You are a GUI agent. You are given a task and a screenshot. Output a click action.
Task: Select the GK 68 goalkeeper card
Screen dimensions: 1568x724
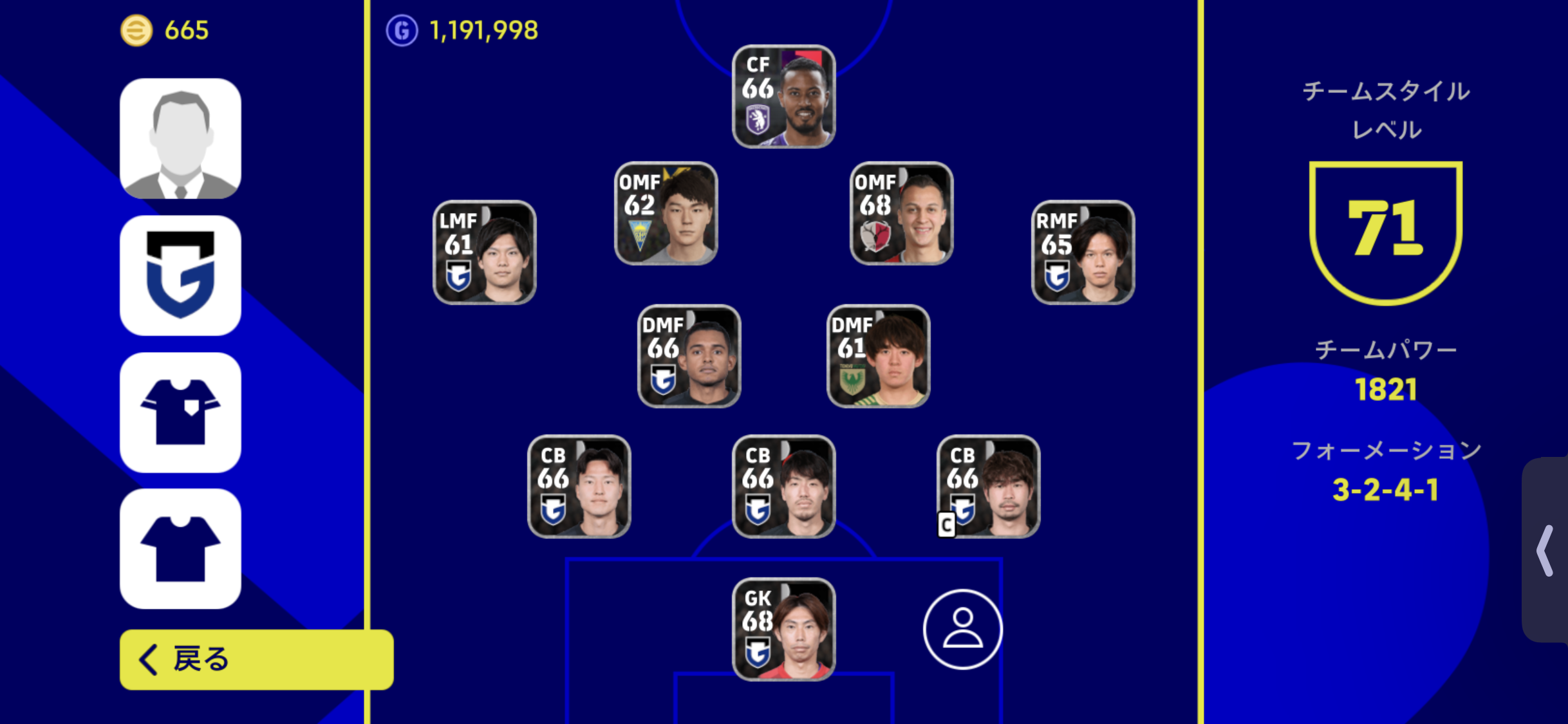click(783, 629)
